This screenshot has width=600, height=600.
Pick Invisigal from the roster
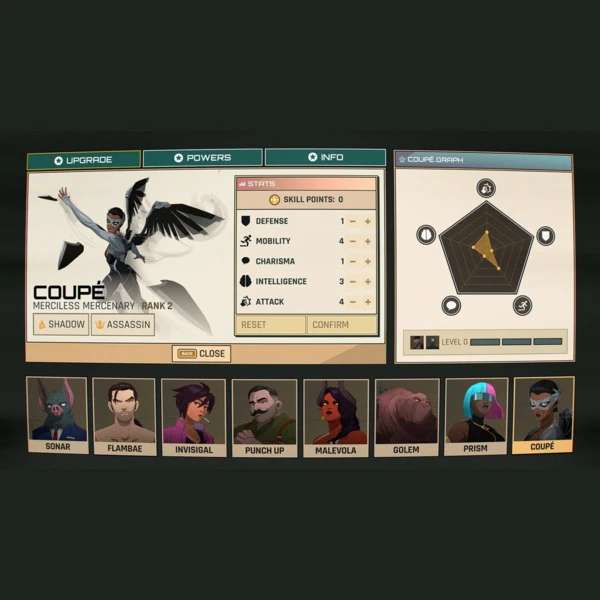pos(194,415)
